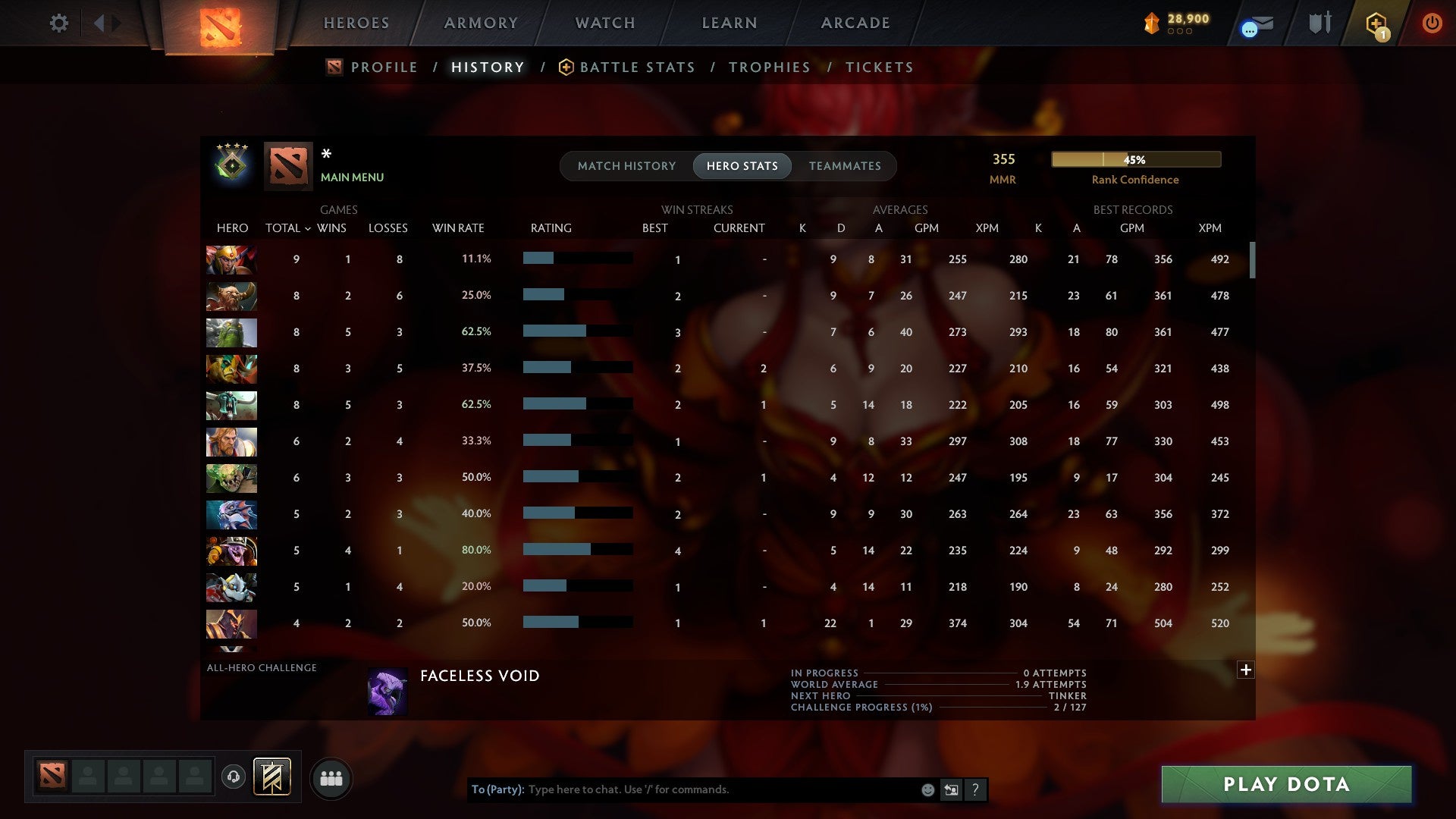Click the back navigation arrow beside the gear
This screenshot has width=1456, height=819.
[99, 23]
